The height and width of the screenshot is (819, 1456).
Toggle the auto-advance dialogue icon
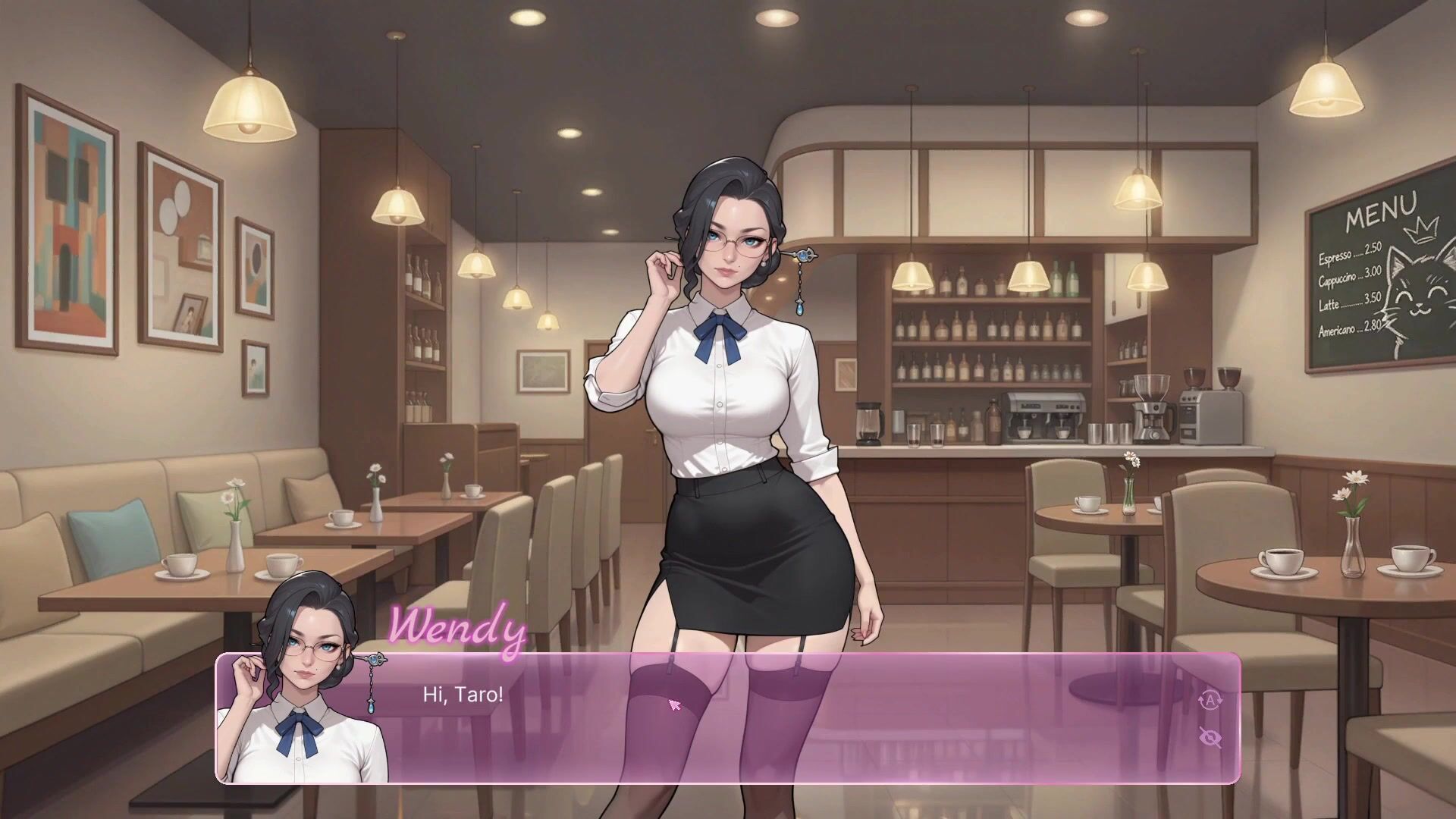click(1210, 700)
